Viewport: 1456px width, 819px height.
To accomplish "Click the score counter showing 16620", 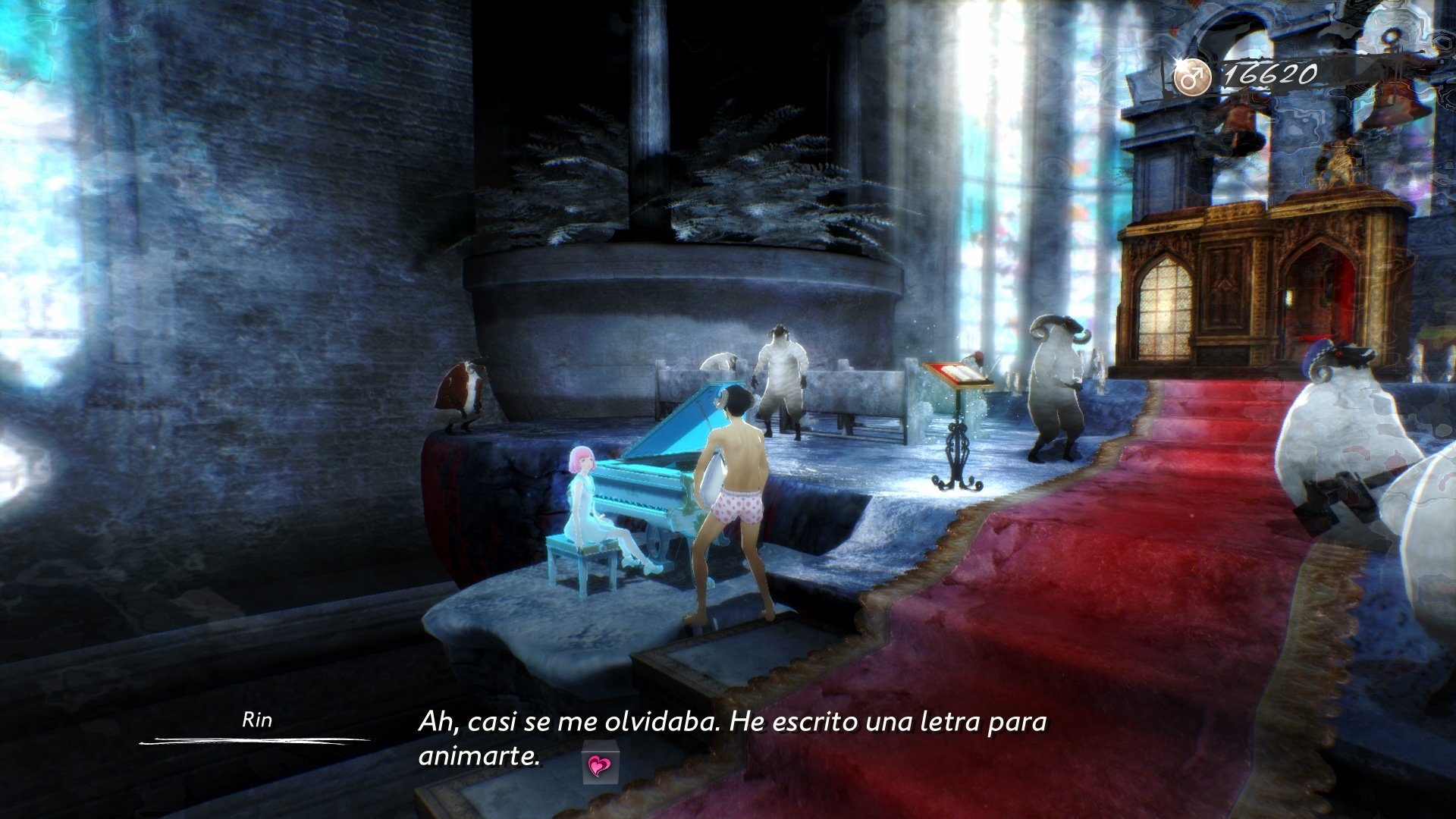I will (1272, 72).
